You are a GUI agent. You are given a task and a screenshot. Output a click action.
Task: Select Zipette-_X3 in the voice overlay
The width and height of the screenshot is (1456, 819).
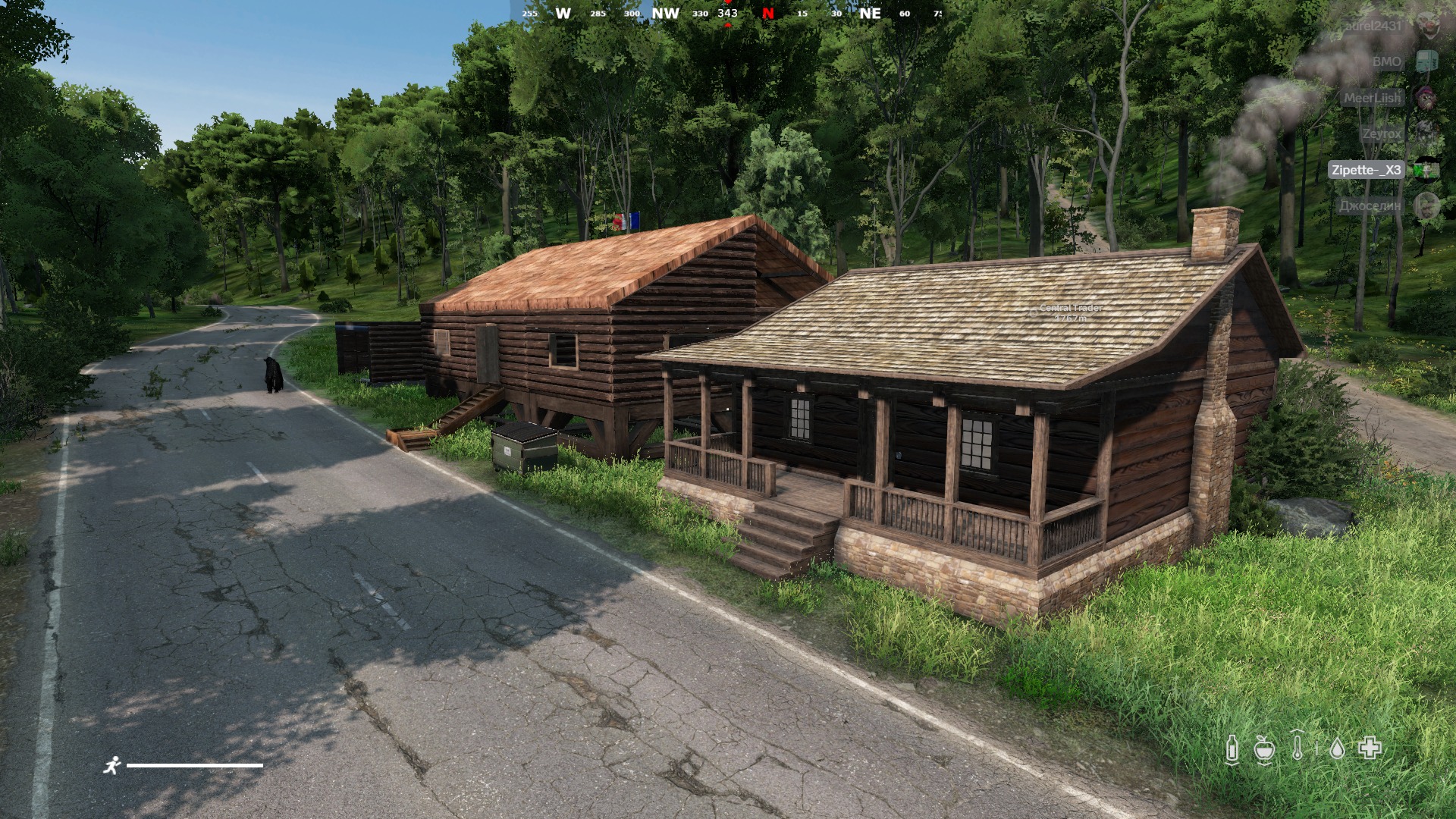click(x=1367, y=170)
